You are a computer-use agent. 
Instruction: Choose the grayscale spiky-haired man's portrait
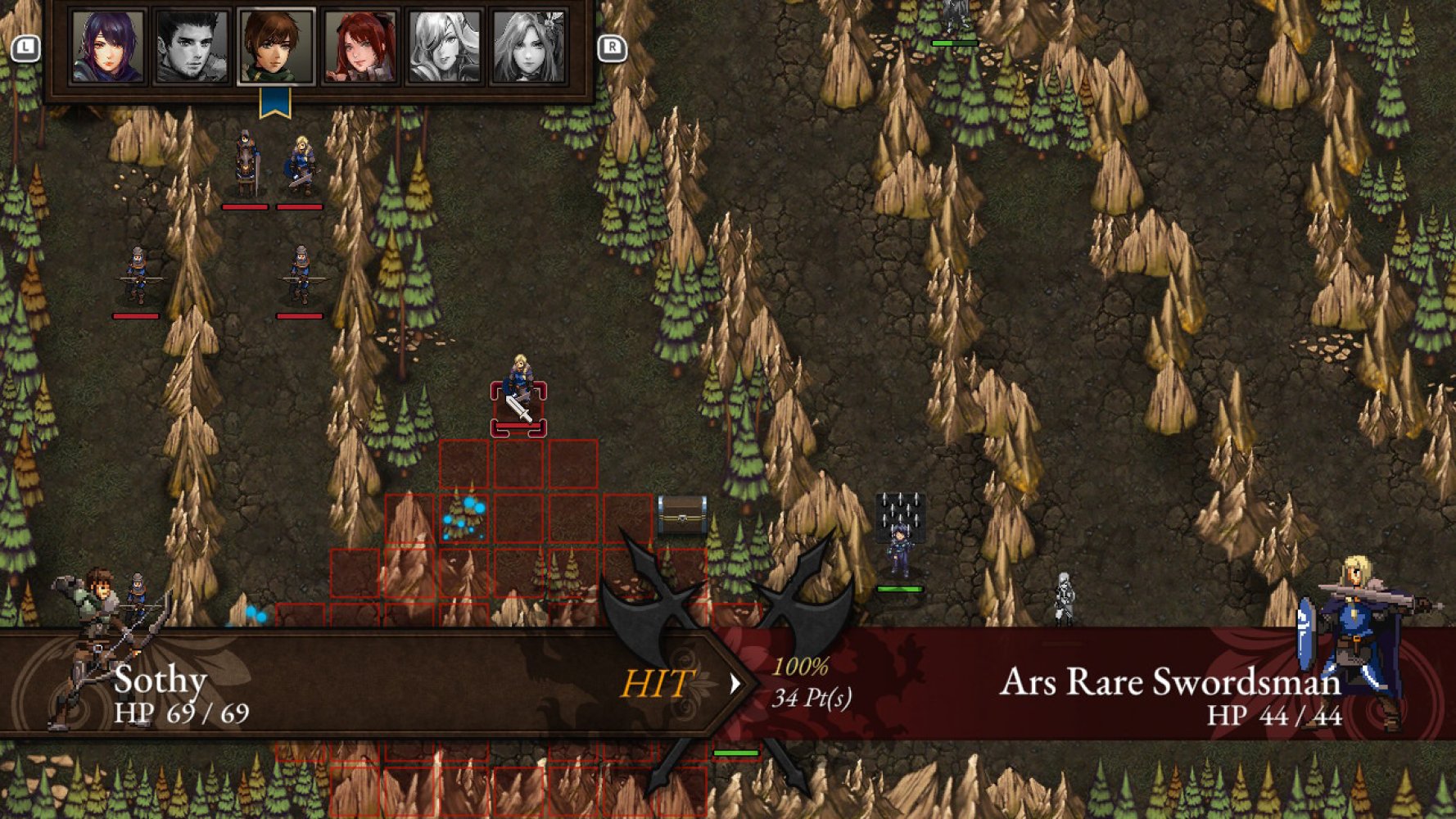pyautogui.click(x=192, y=47)
